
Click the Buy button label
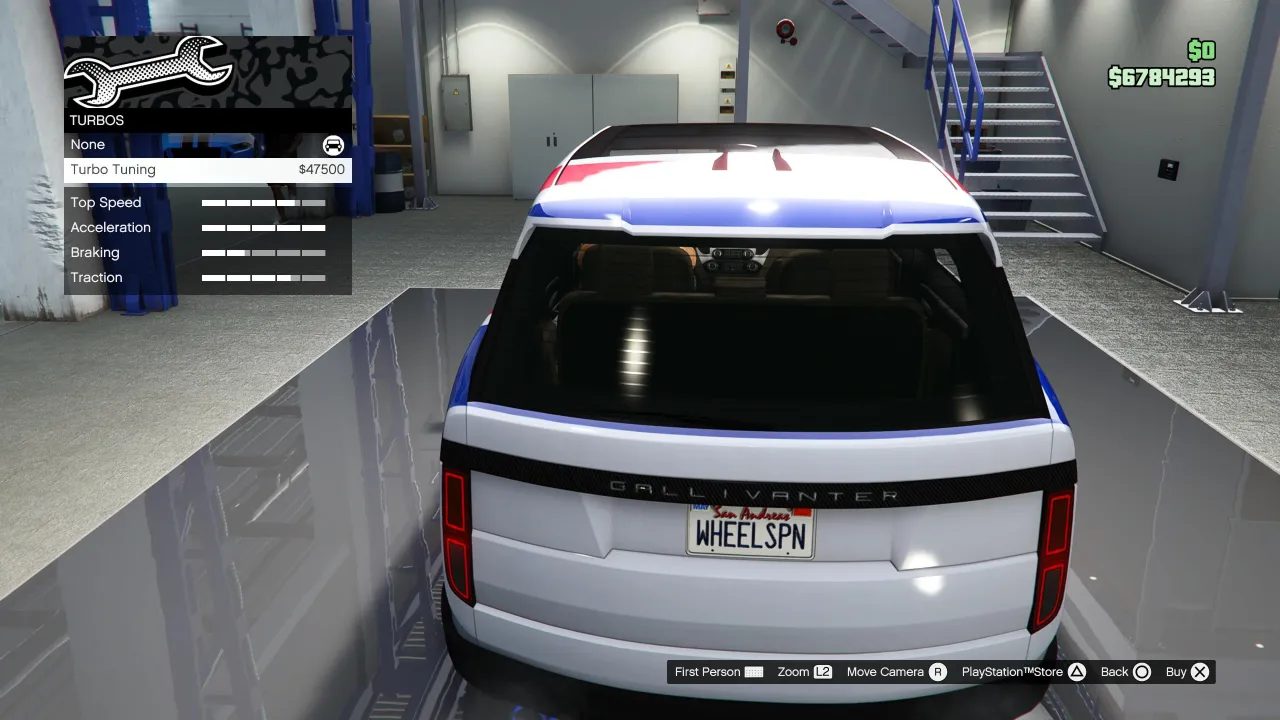[1178, 672]
